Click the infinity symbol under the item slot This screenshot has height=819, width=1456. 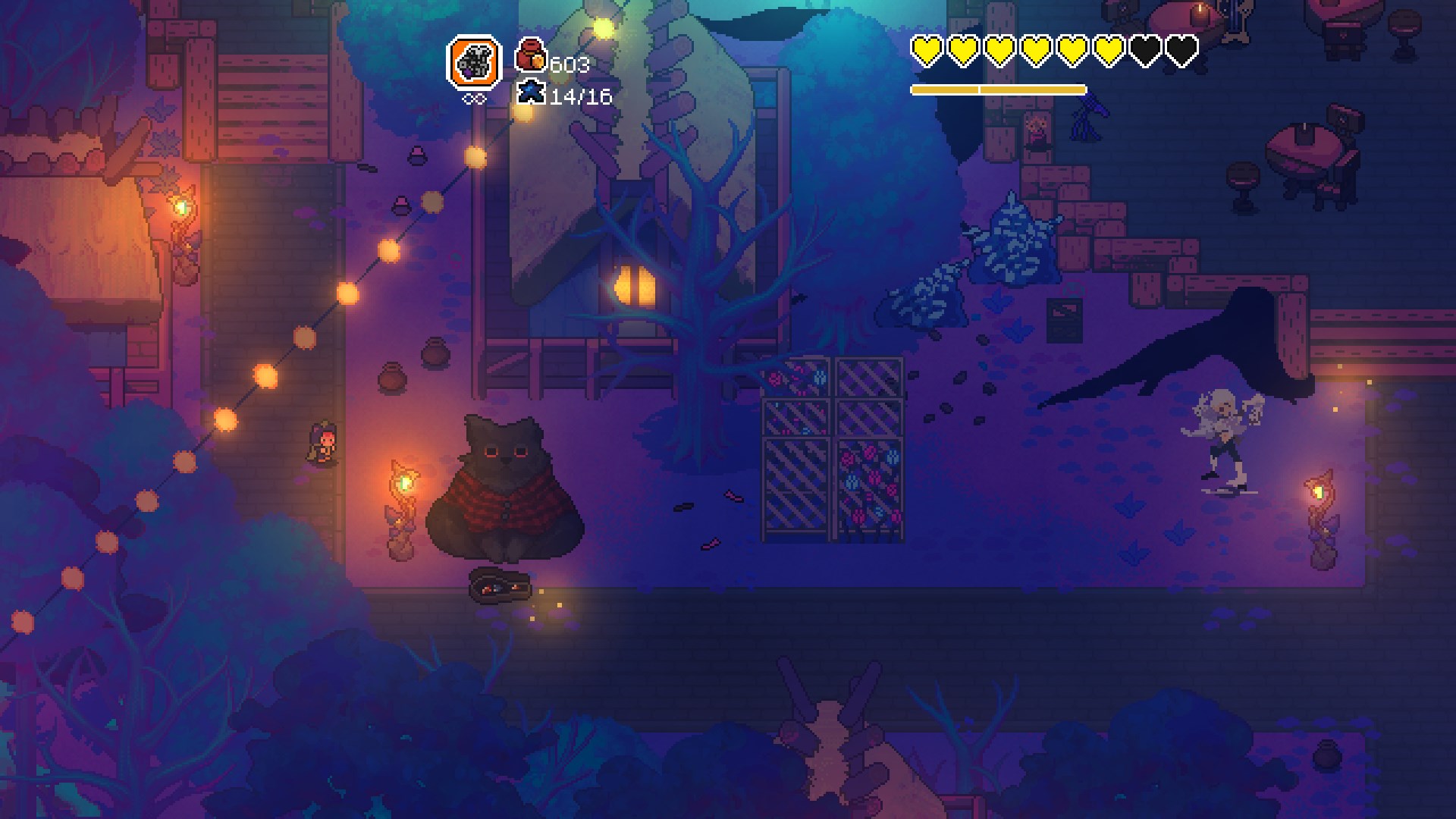click(x=475, y=97)
